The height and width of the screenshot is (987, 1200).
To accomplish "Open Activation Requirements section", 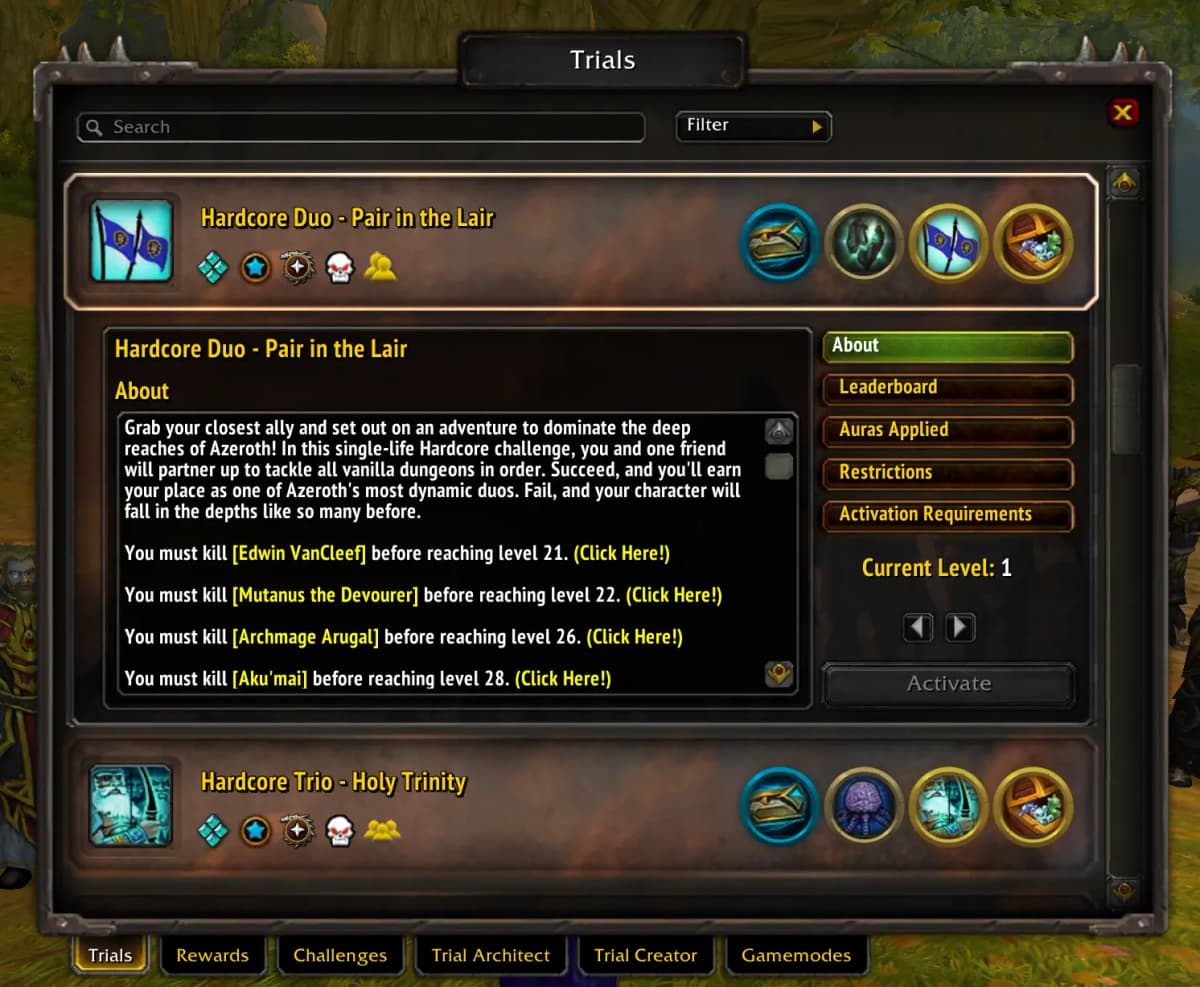I will click(947, 515).
